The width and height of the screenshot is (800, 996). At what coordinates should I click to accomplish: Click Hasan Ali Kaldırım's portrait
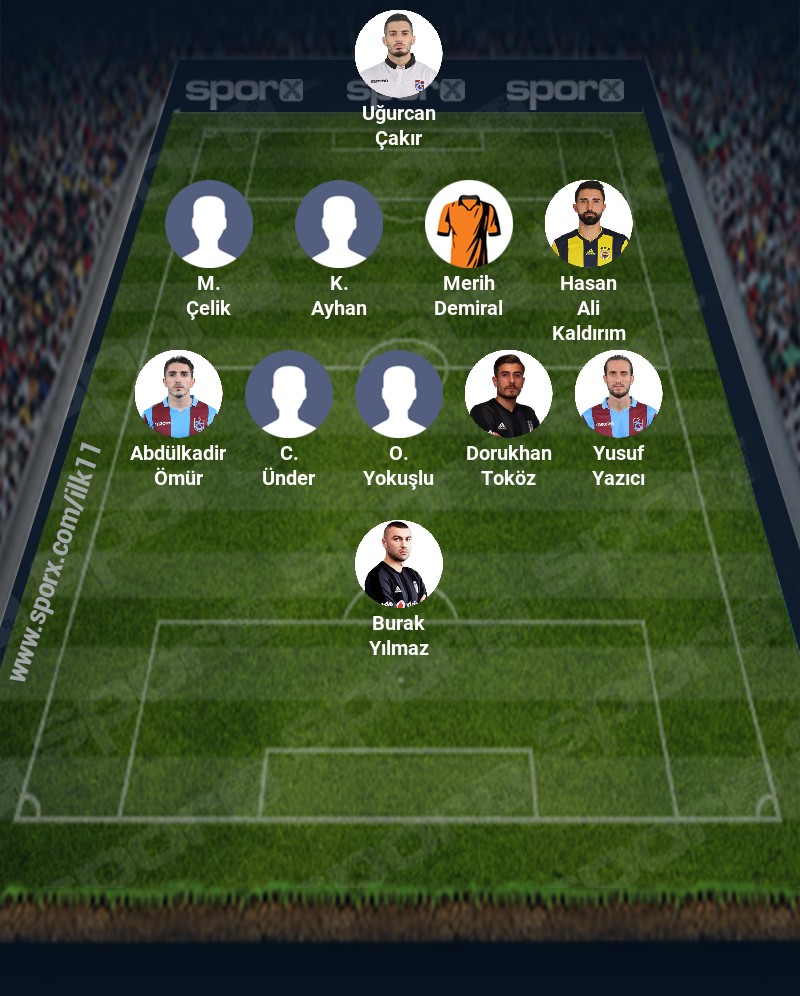click(589, 224)
